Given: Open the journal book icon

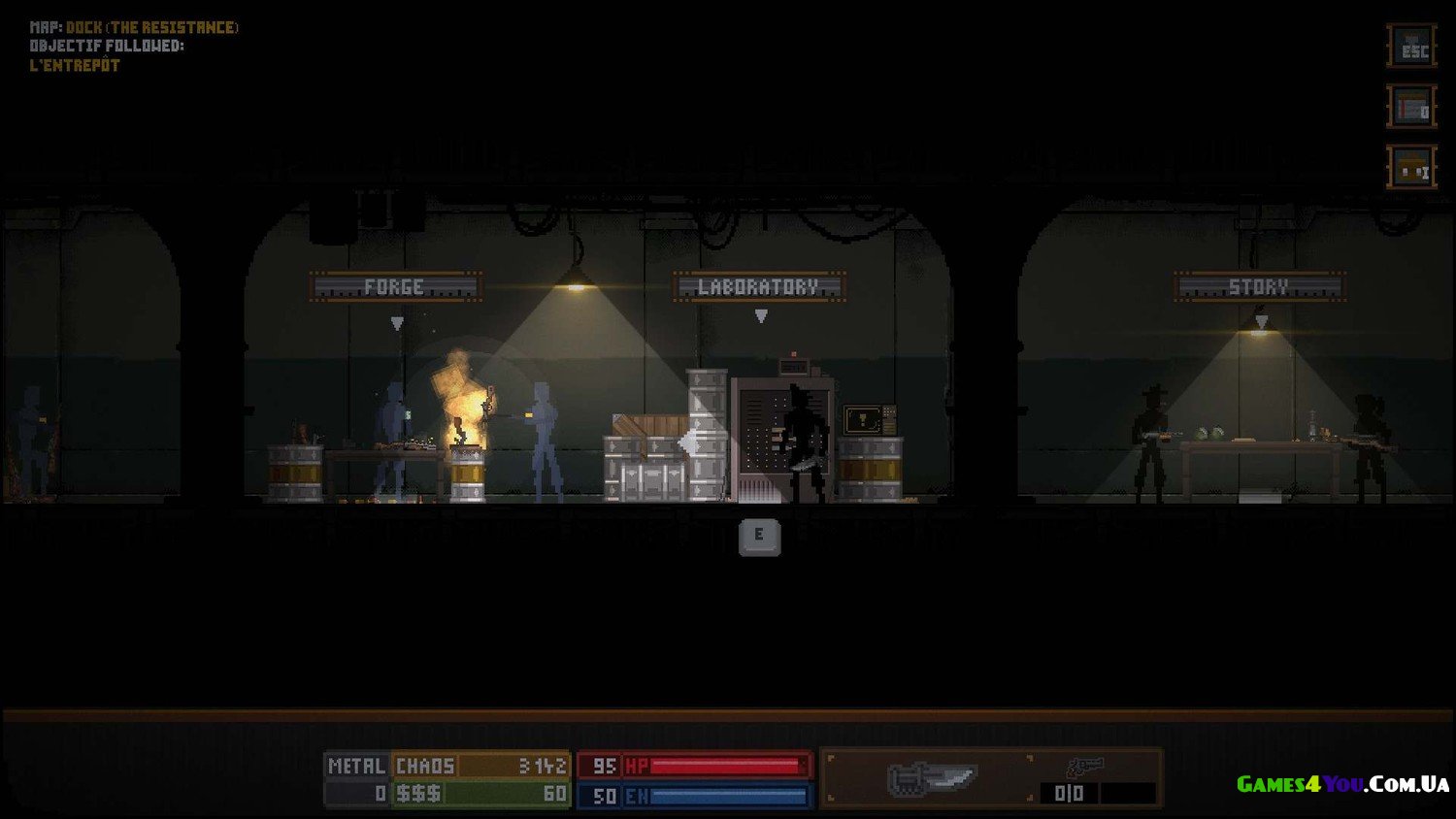Looking at the screenshot, I should (1411, 108).
